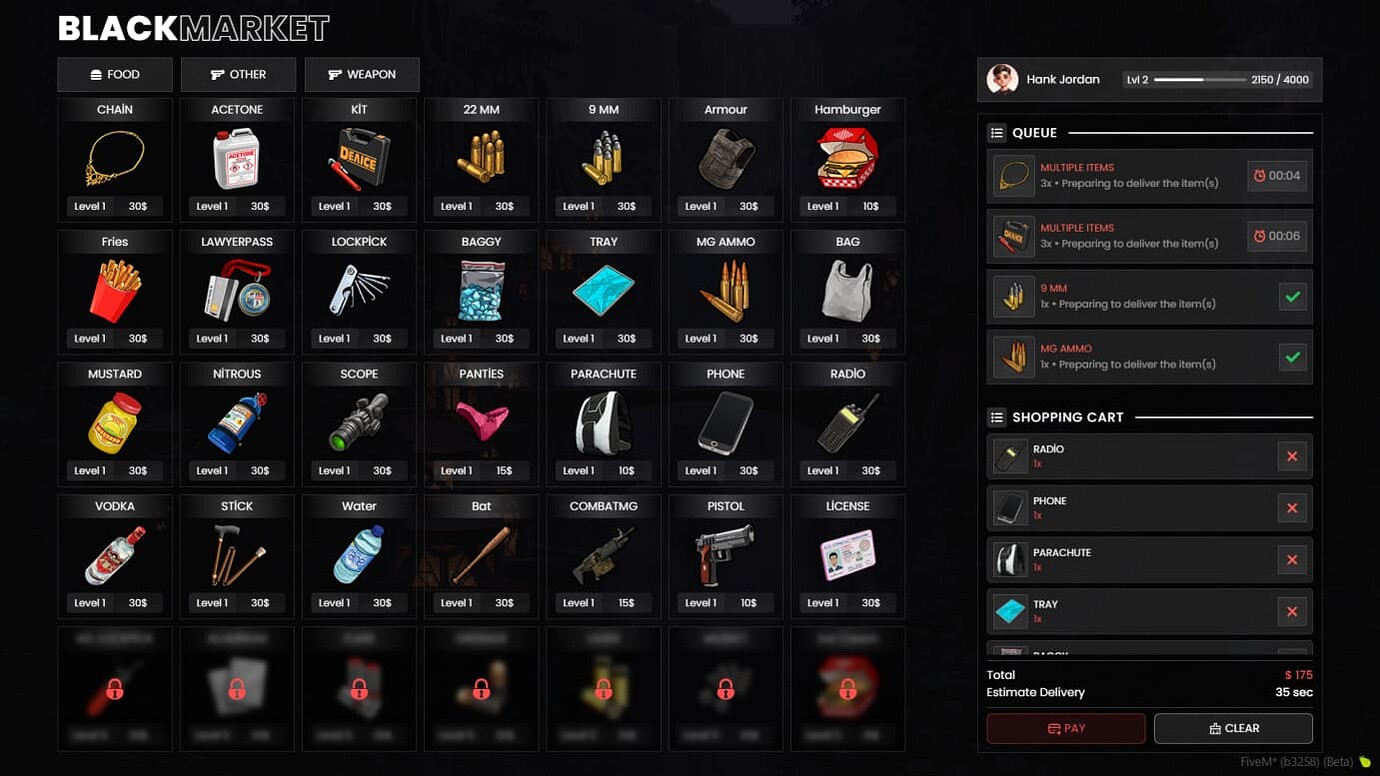This screenshot has width=1380, height=776.
Task: Click the green checkmark on the 9 MM queue entry
Action: tap(1292, 296)
